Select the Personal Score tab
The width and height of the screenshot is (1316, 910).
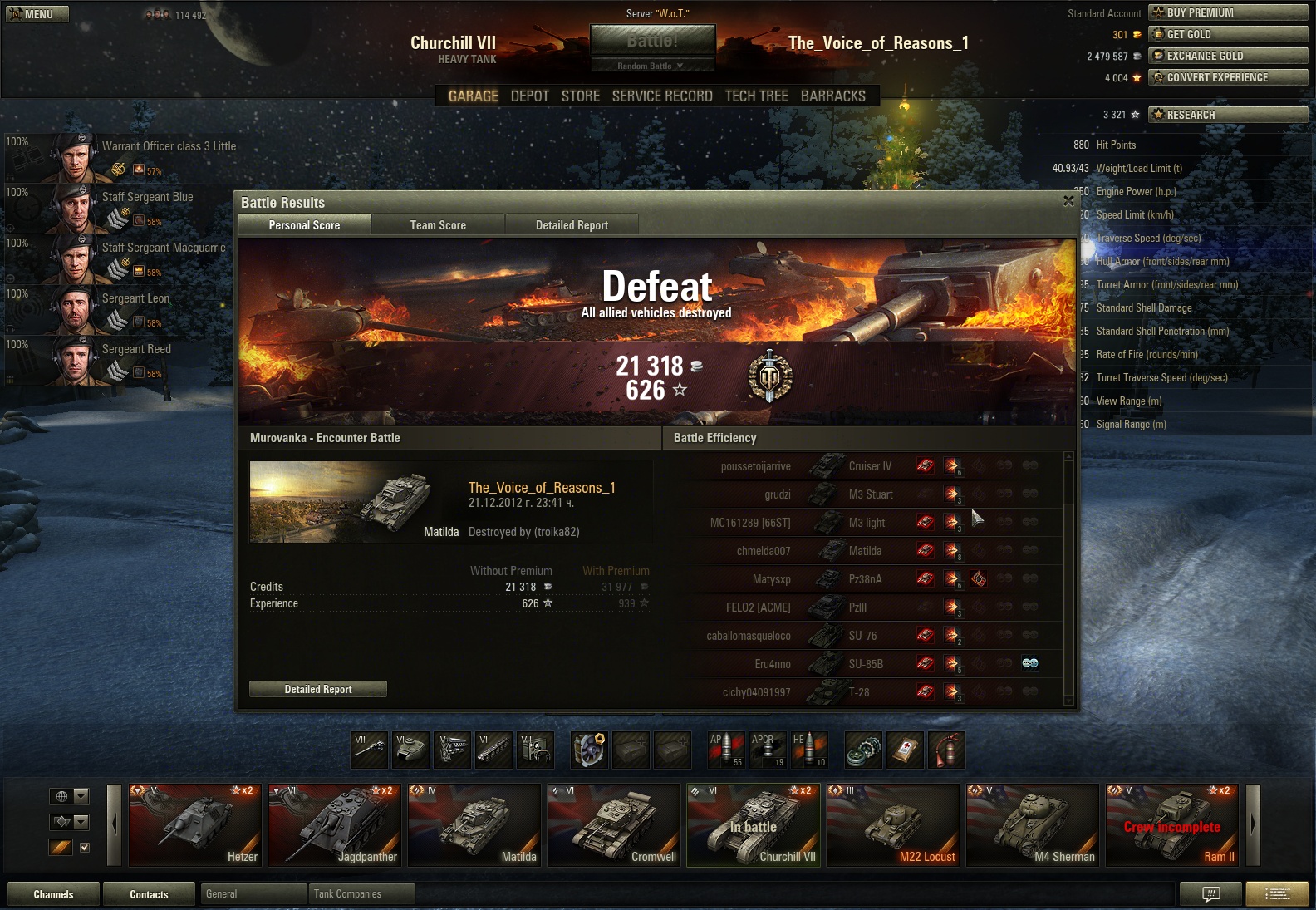click(x=304, y=225)
